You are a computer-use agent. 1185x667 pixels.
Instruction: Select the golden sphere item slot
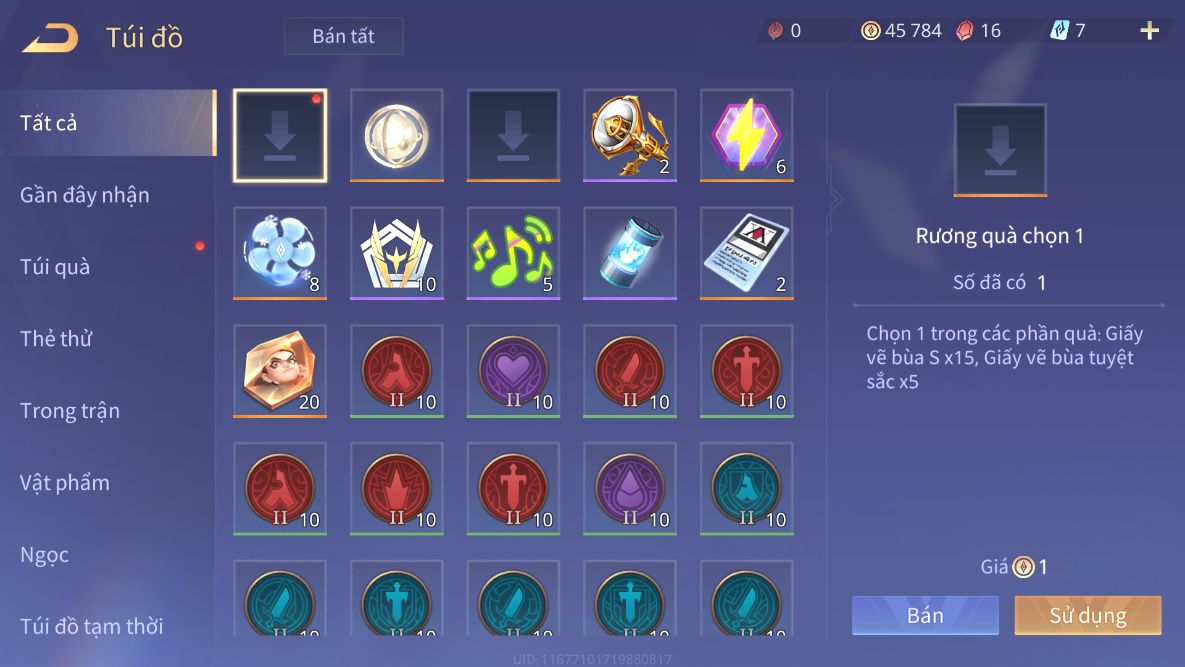click(396, 135)
